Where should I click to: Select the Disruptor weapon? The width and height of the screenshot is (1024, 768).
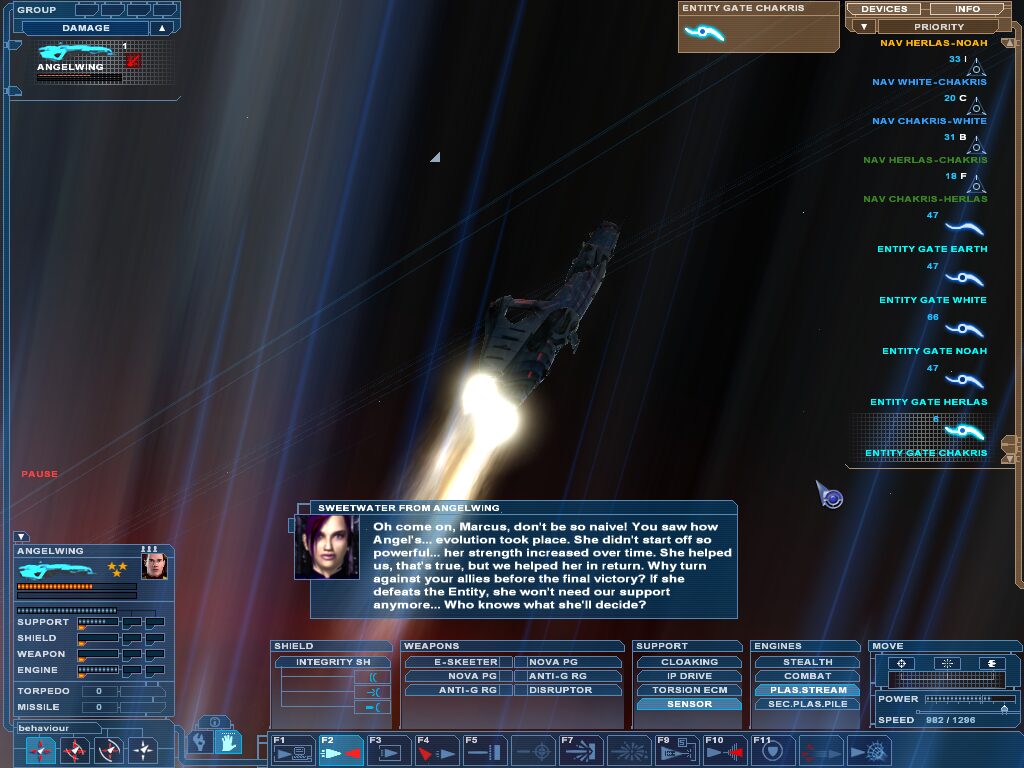560,690
